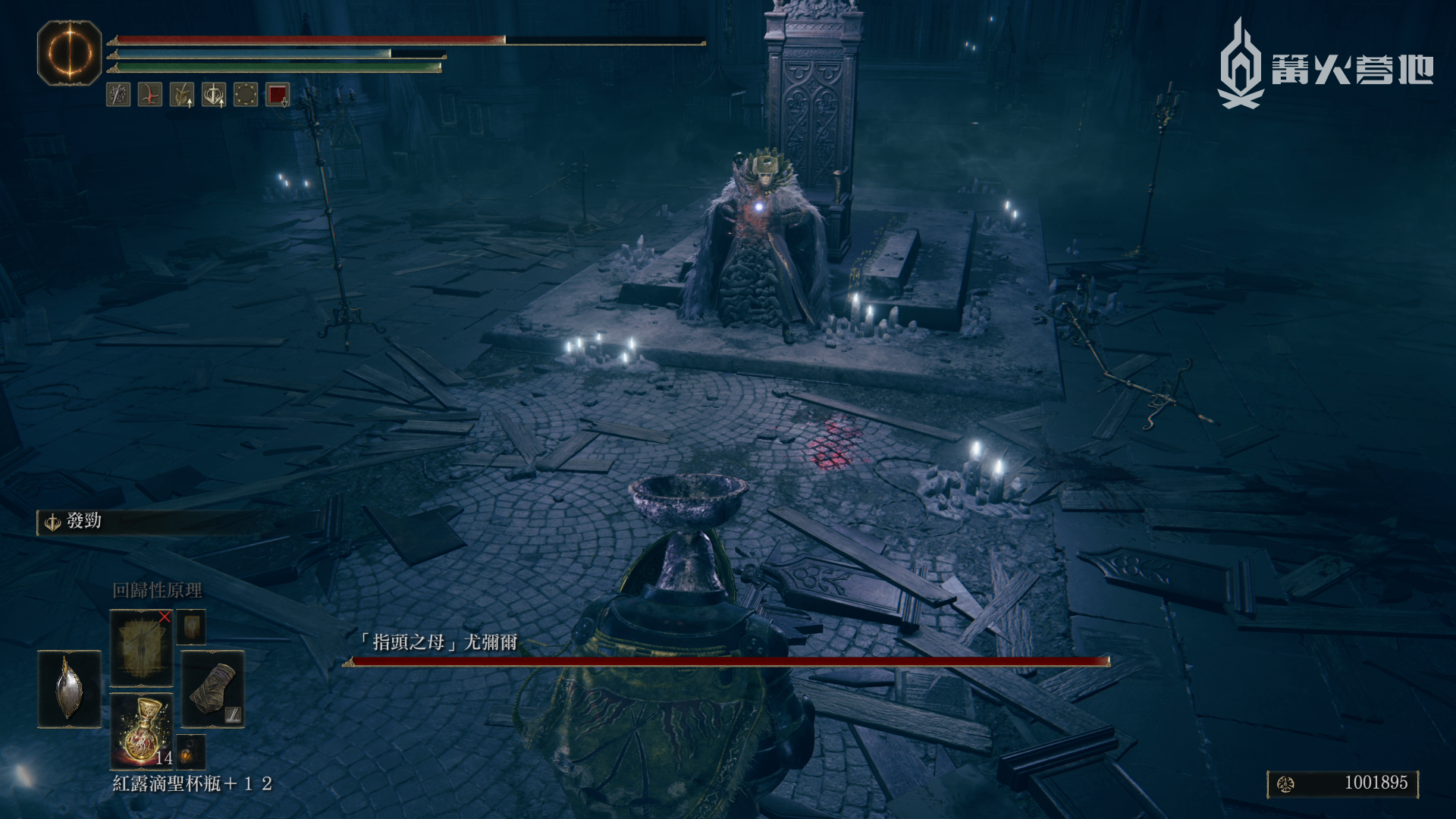Select the sword-and-antlers buff icon
The width and height of the screenshot is (1456, 819).
coord(214,95)
